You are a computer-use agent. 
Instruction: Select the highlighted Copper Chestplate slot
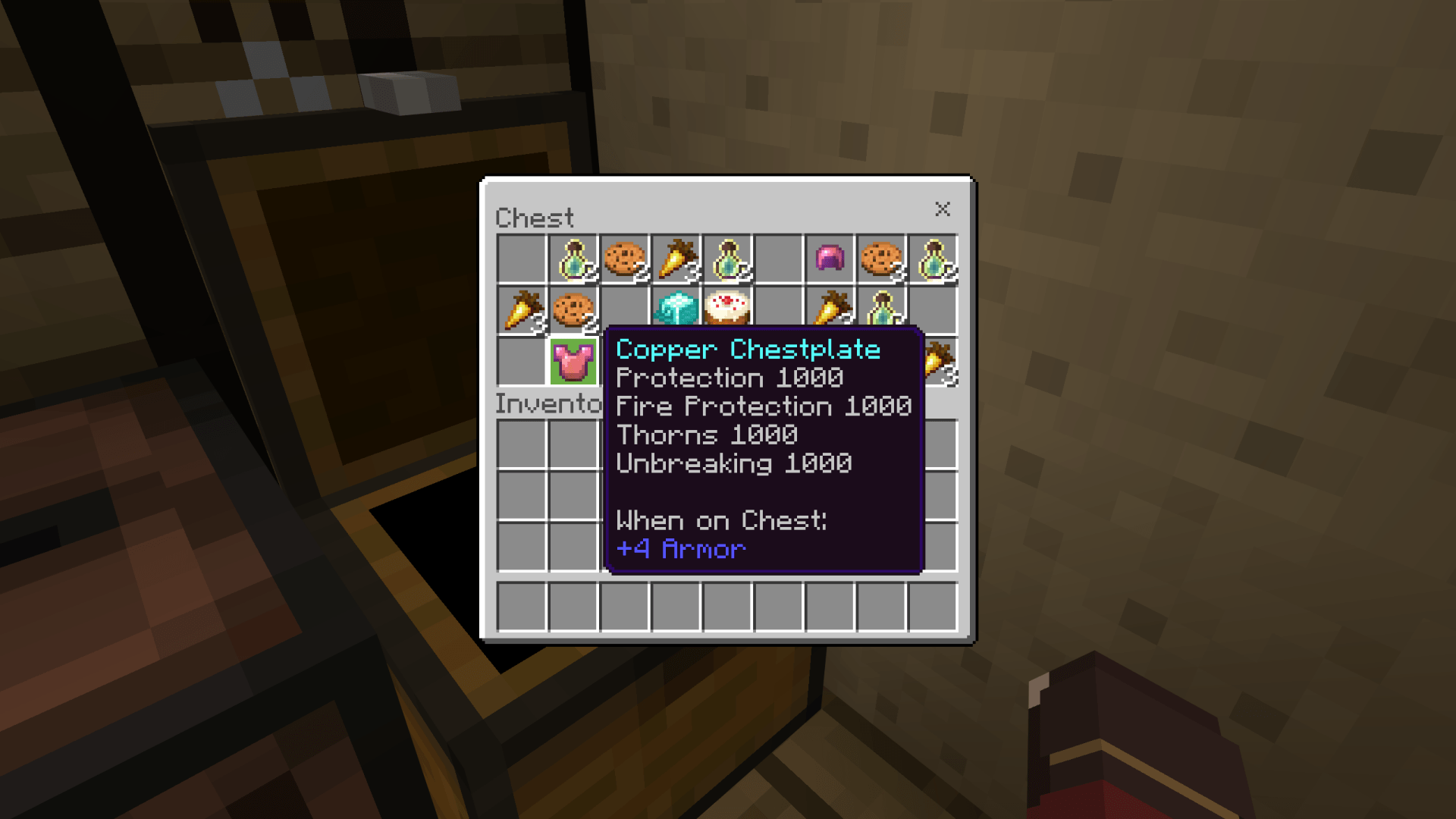[x=573, y=362]
